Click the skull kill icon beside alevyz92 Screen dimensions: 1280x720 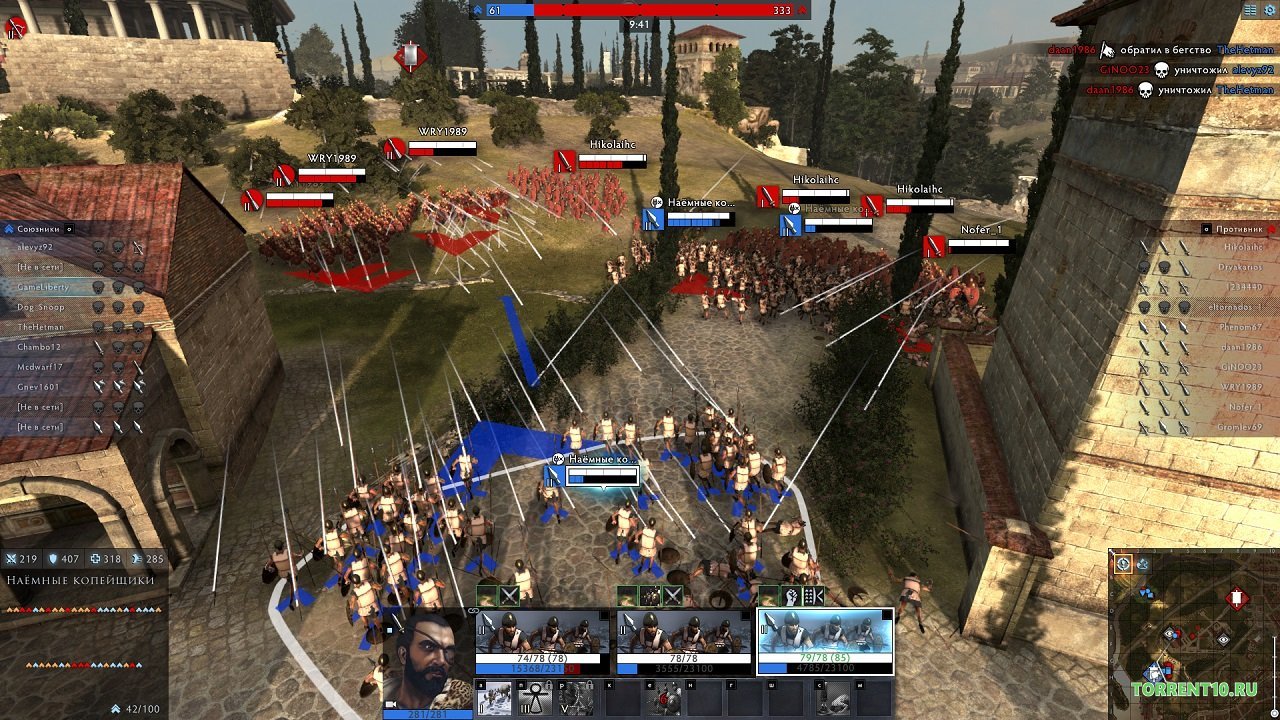[98, 247]
